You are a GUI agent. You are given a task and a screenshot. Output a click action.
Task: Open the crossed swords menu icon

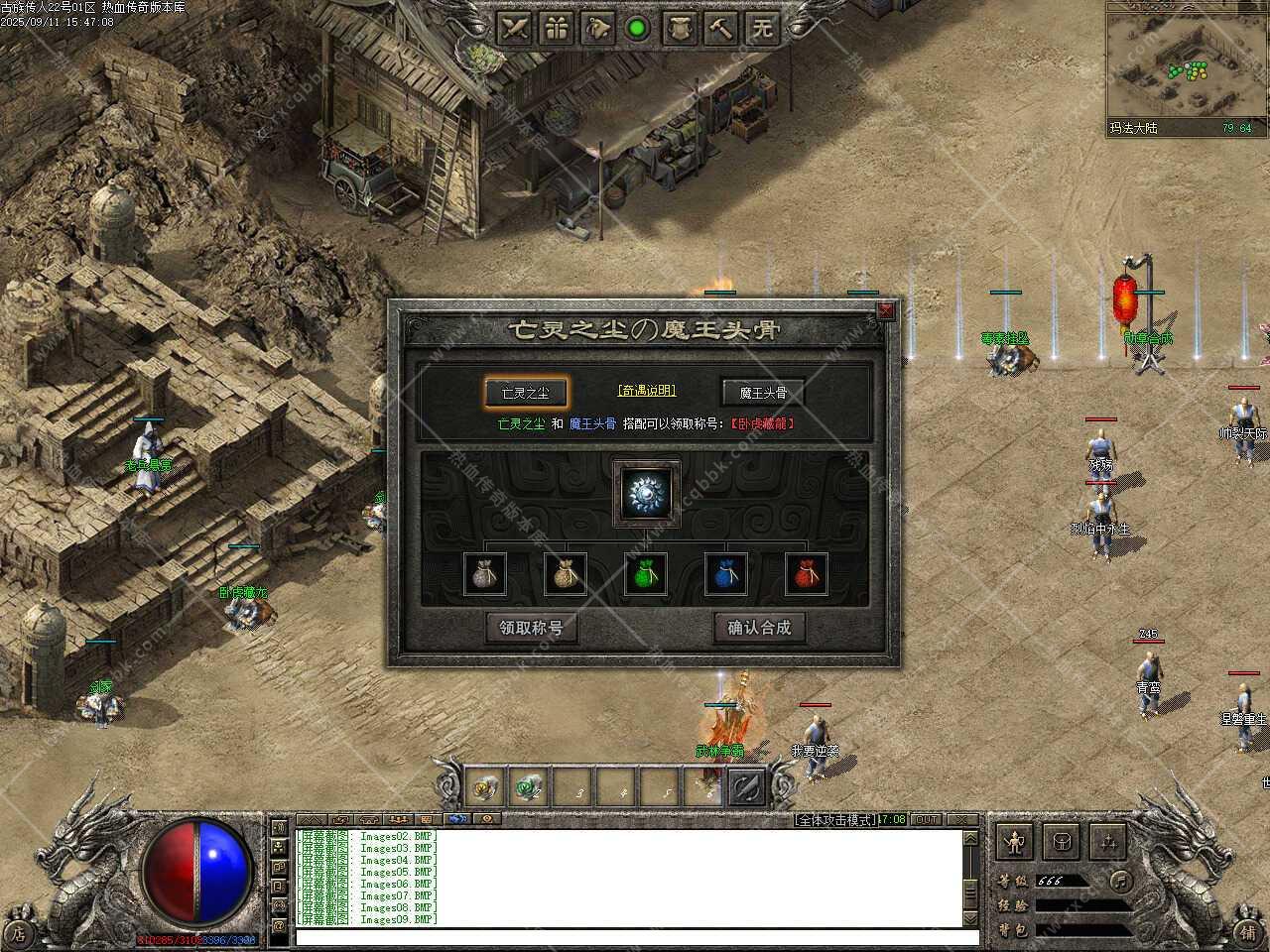tap(515, 28)
